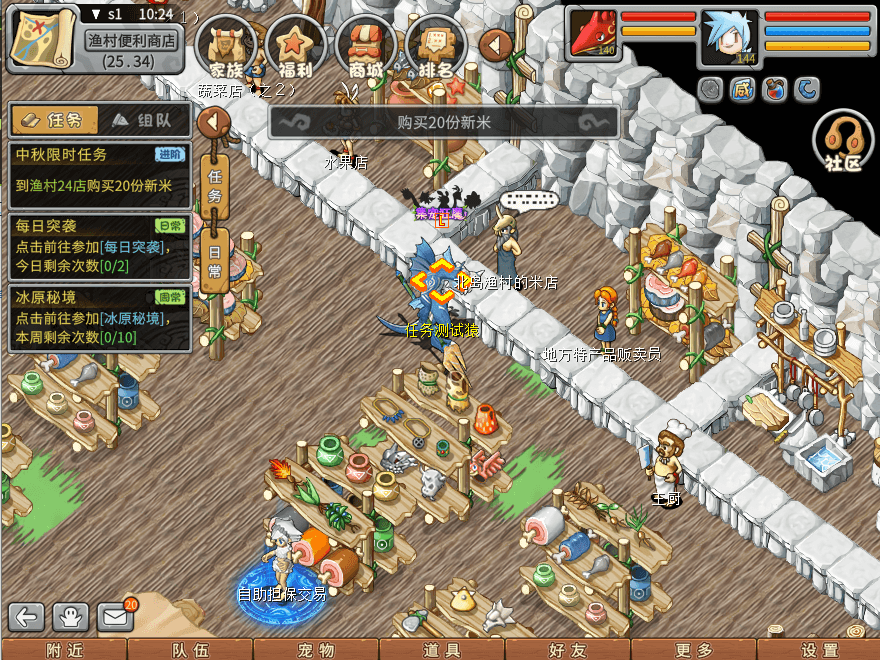The height and width of the screenshot is (660, 880).
Task: Collapse the quest panel with arrow
Action: tap(214, 123)
